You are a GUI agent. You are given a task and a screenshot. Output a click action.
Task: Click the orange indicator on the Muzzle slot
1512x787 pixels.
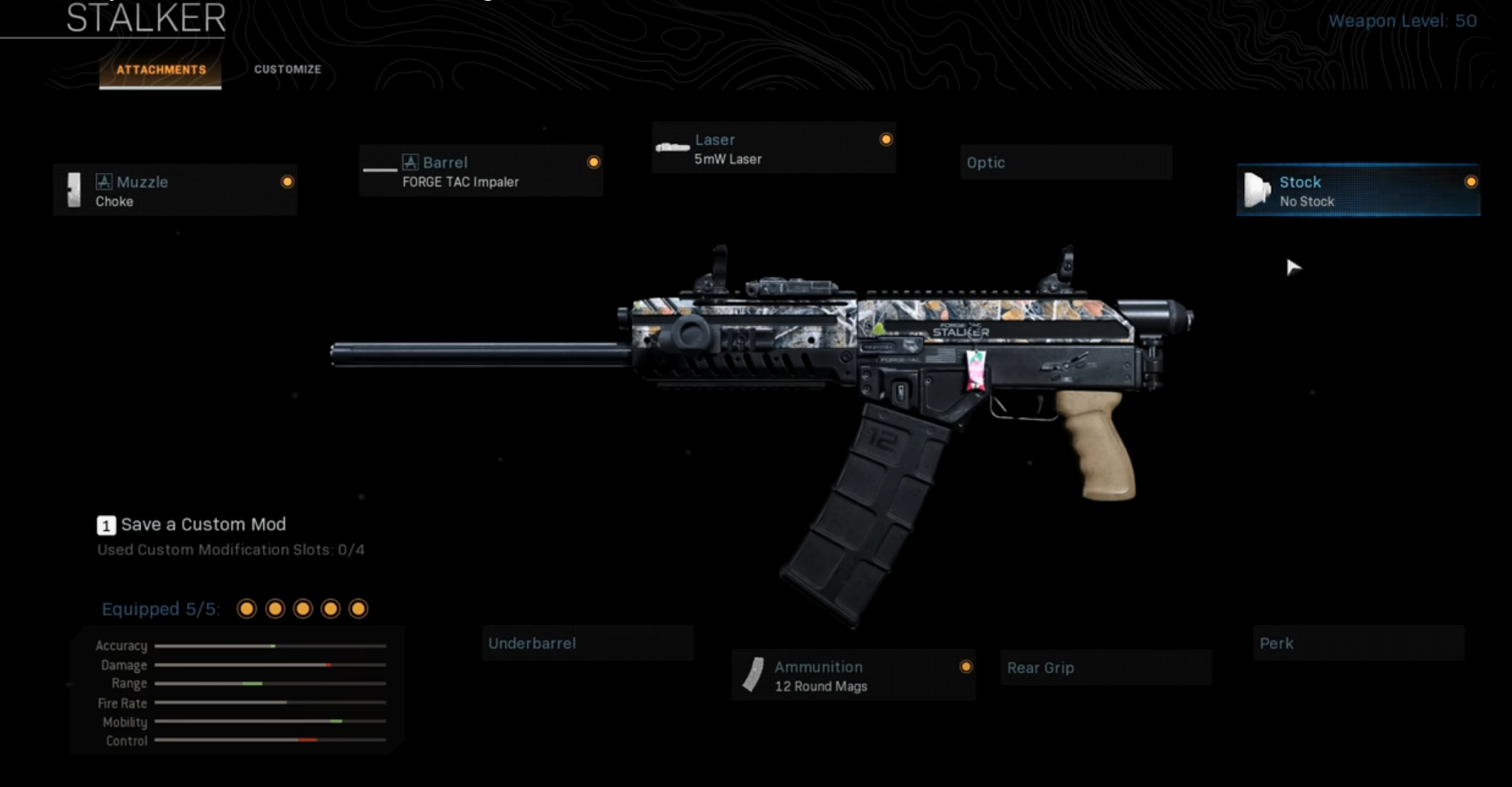[x=287, y=182]
